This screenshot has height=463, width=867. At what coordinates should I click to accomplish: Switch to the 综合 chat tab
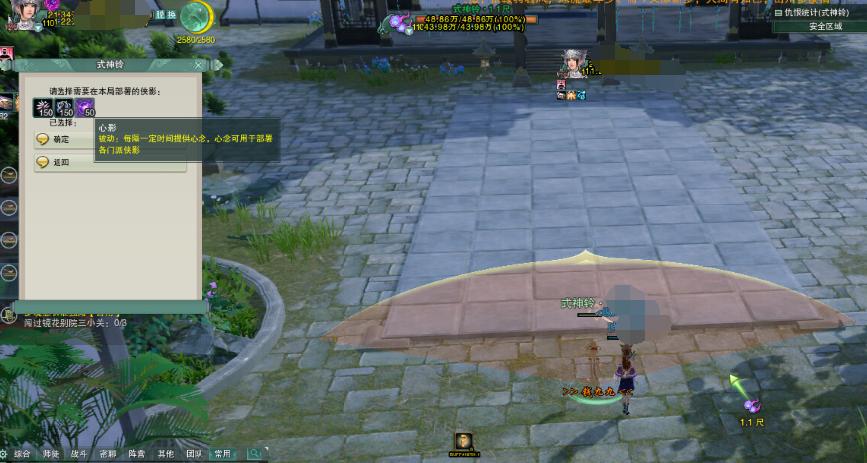[x=23, y=454]
